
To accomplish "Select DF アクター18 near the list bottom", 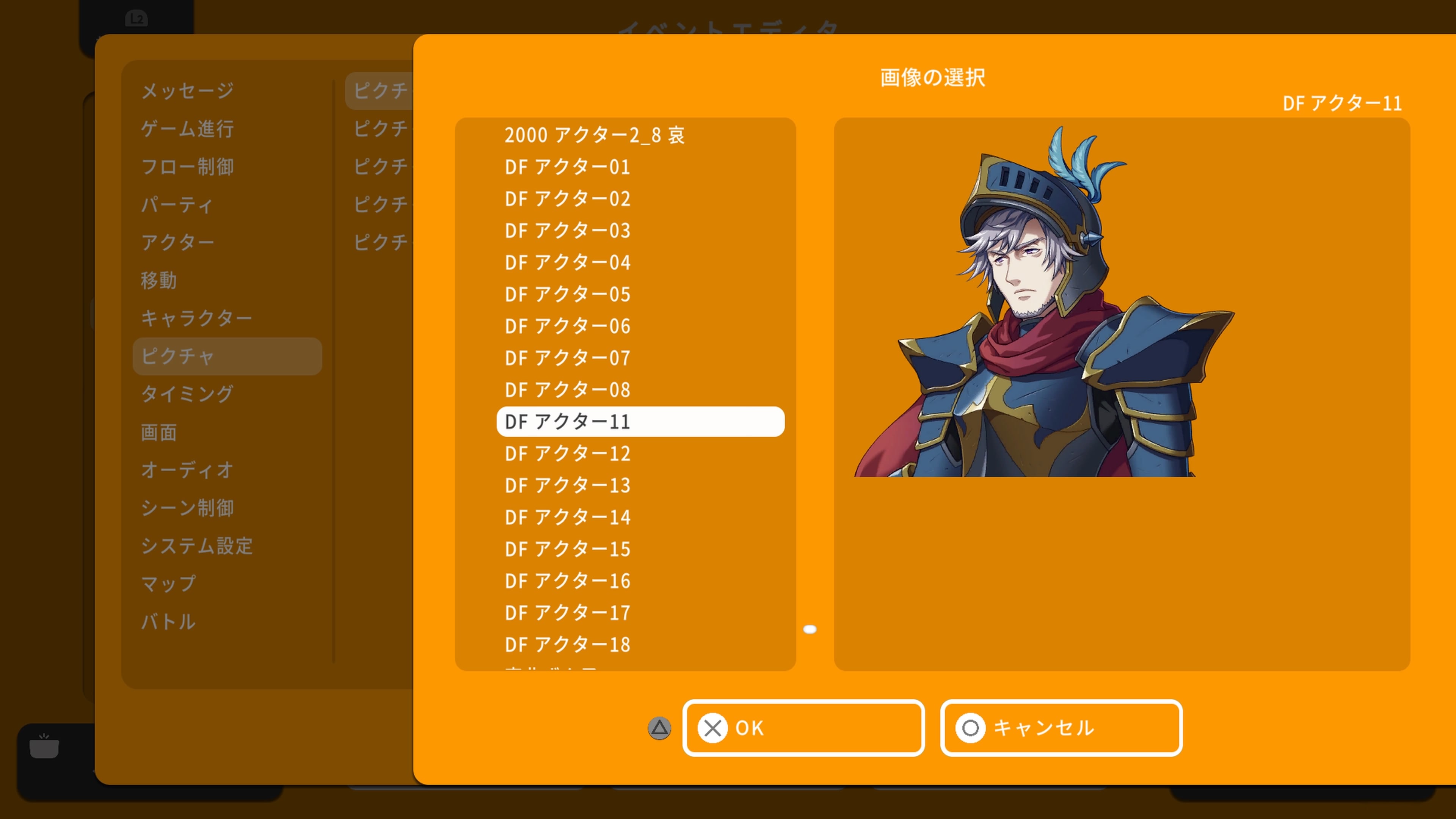I will point(567,644).
